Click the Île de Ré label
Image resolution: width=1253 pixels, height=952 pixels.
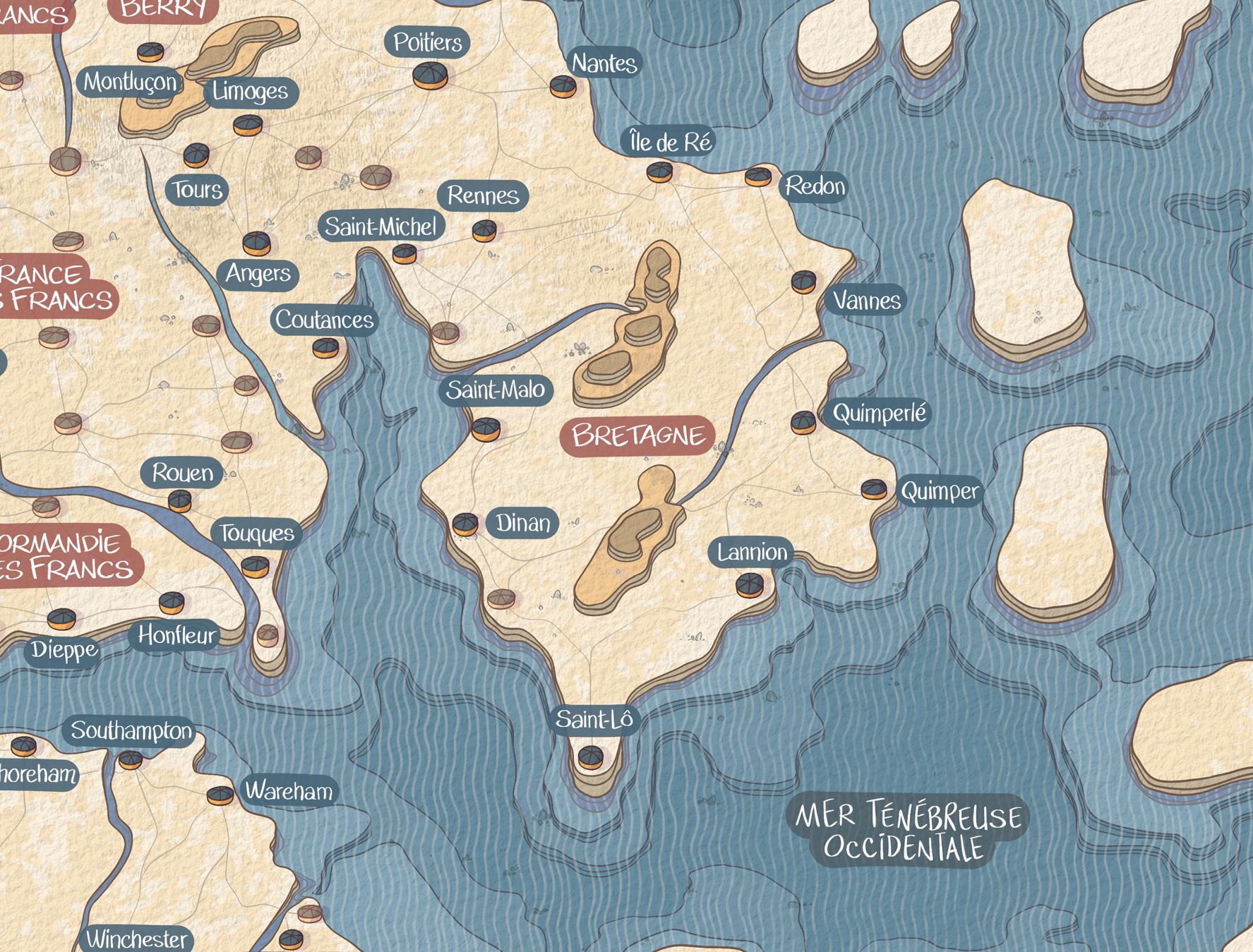coord(670,143)
